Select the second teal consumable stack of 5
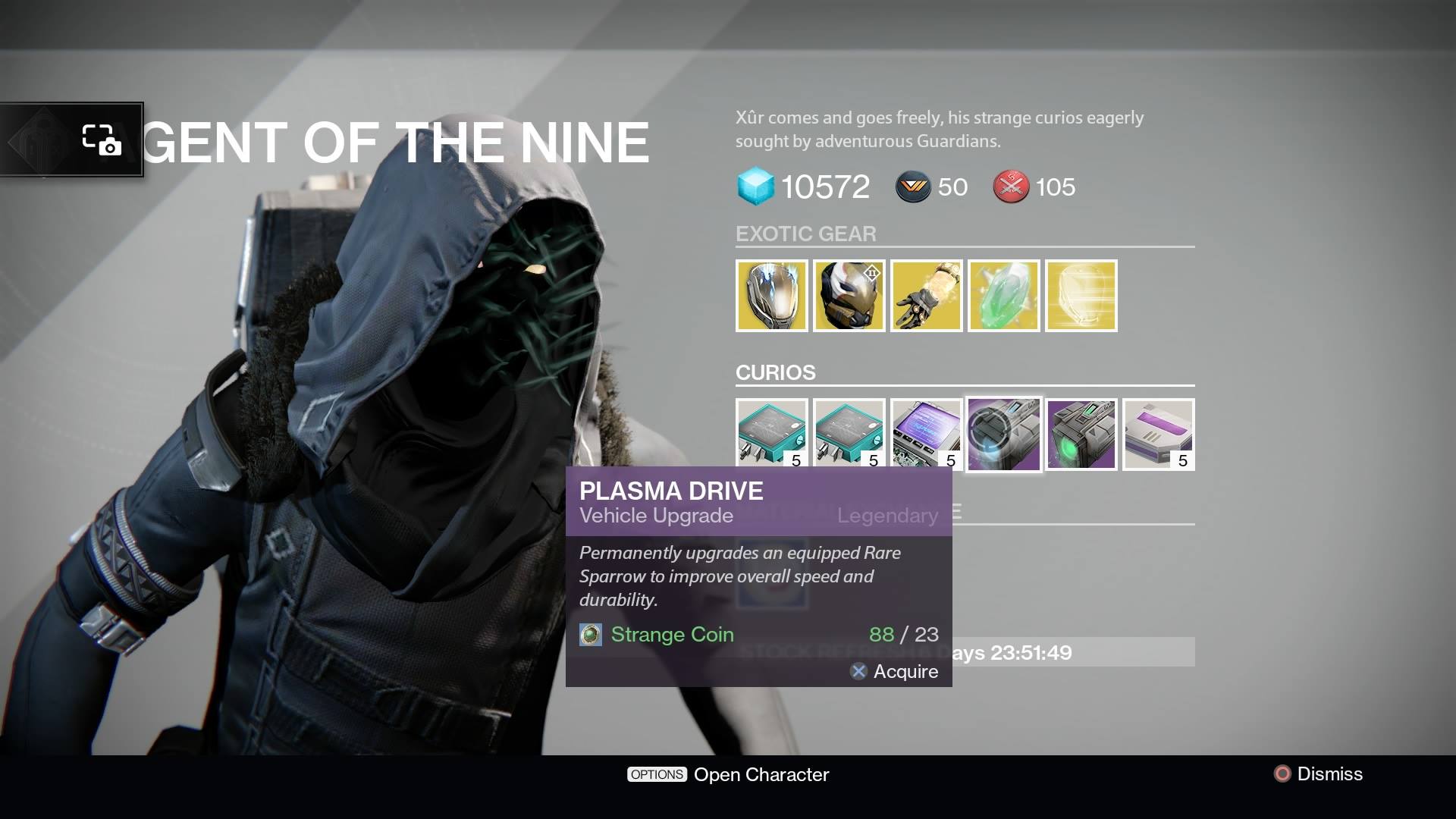The image size is (1456, 819). click(x=849, y=434)
